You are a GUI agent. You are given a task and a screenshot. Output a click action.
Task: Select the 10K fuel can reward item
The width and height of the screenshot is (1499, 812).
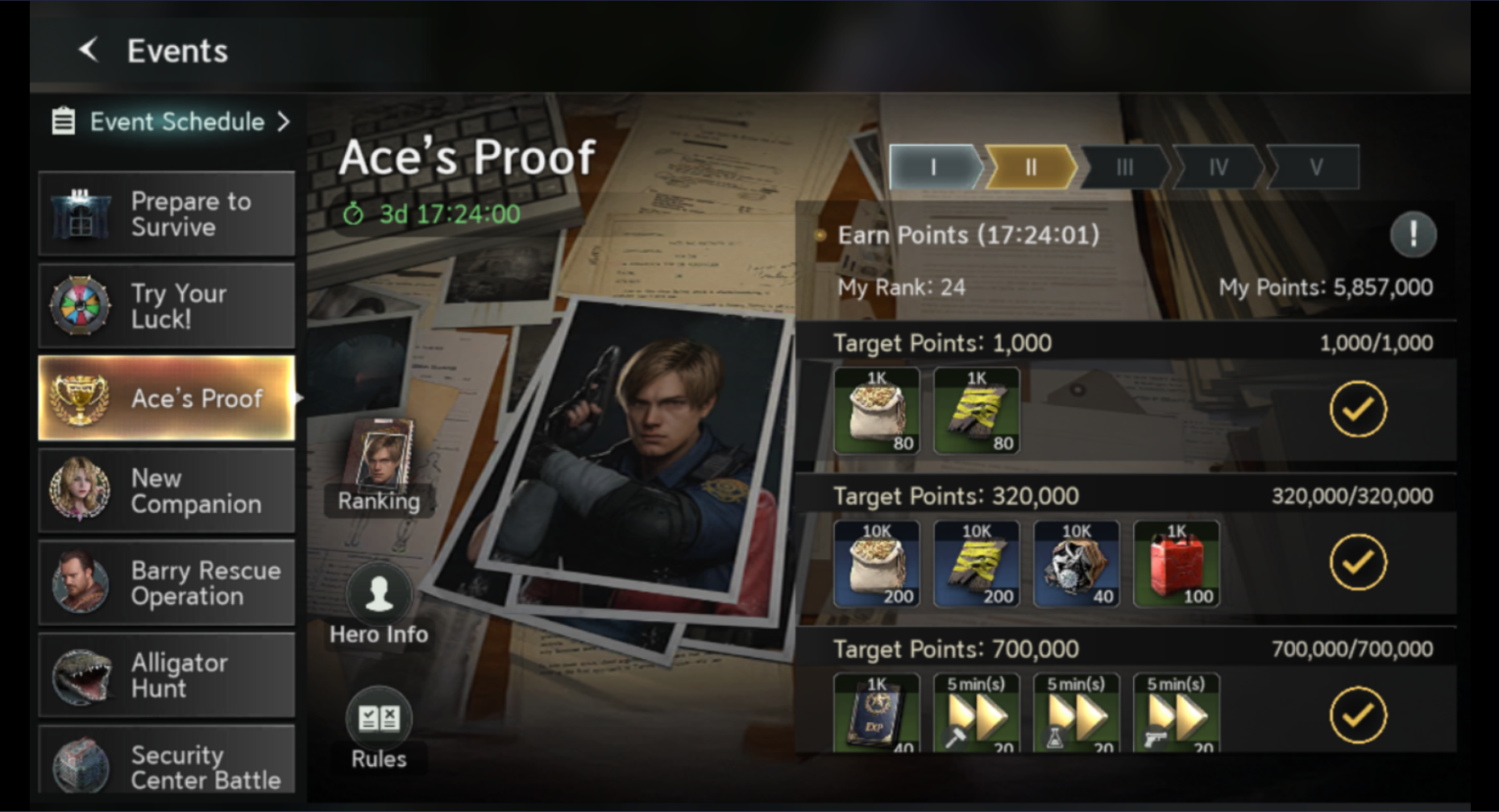point(1176,563)
